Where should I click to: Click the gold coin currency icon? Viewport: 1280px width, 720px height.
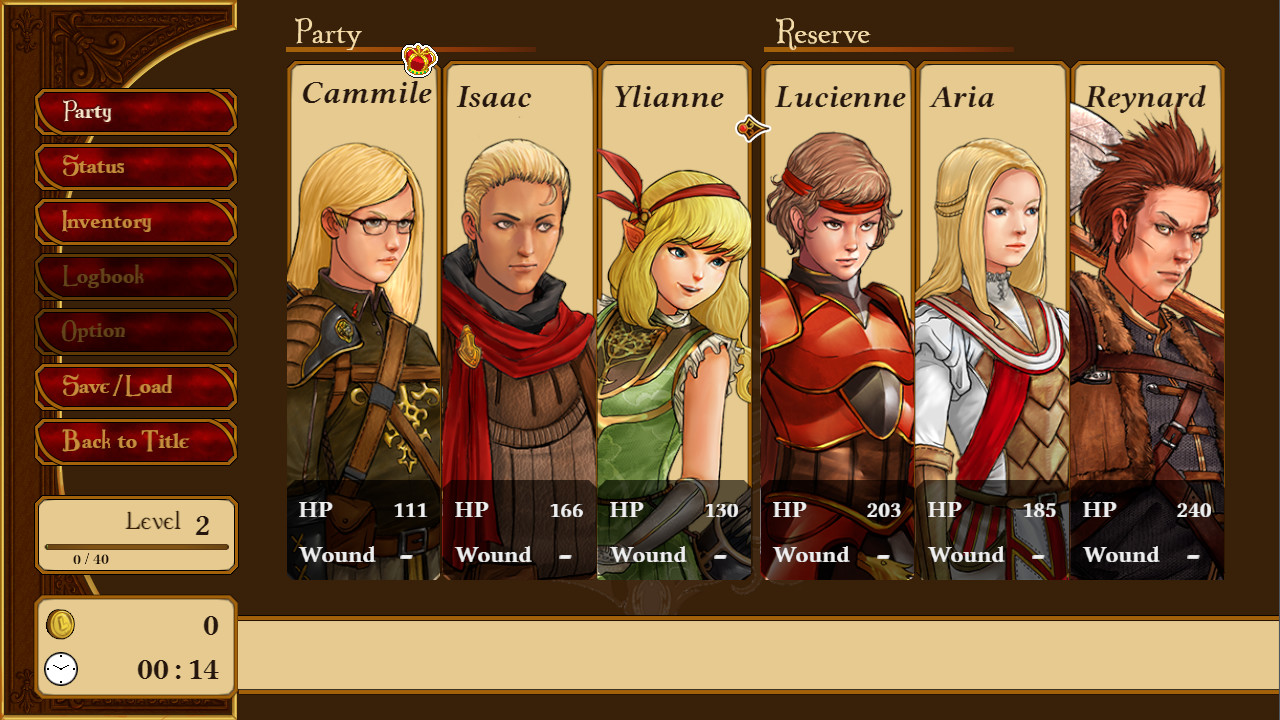coord(60,625)
